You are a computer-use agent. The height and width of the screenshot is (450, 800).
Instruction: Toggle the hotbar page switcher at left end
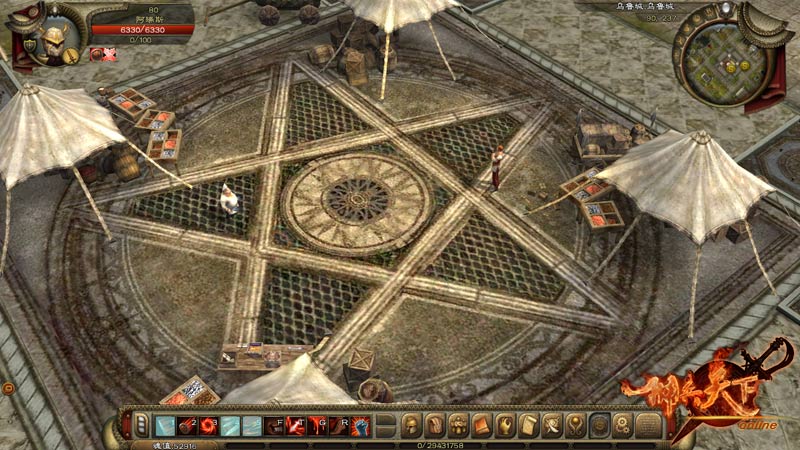point(141,425)
